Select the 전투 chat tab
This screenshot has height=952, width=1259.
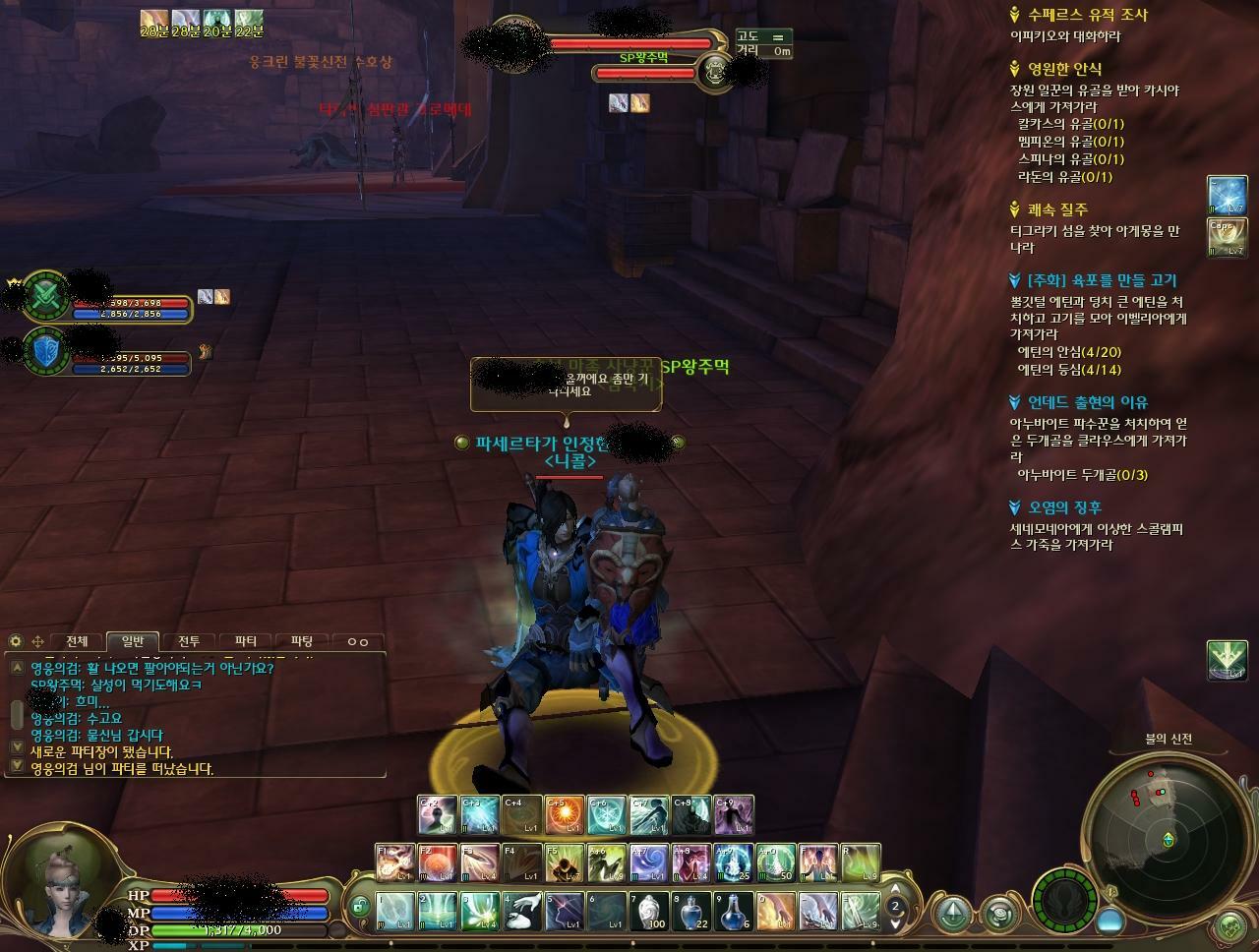pyautogui.click(x=189, y=641)
